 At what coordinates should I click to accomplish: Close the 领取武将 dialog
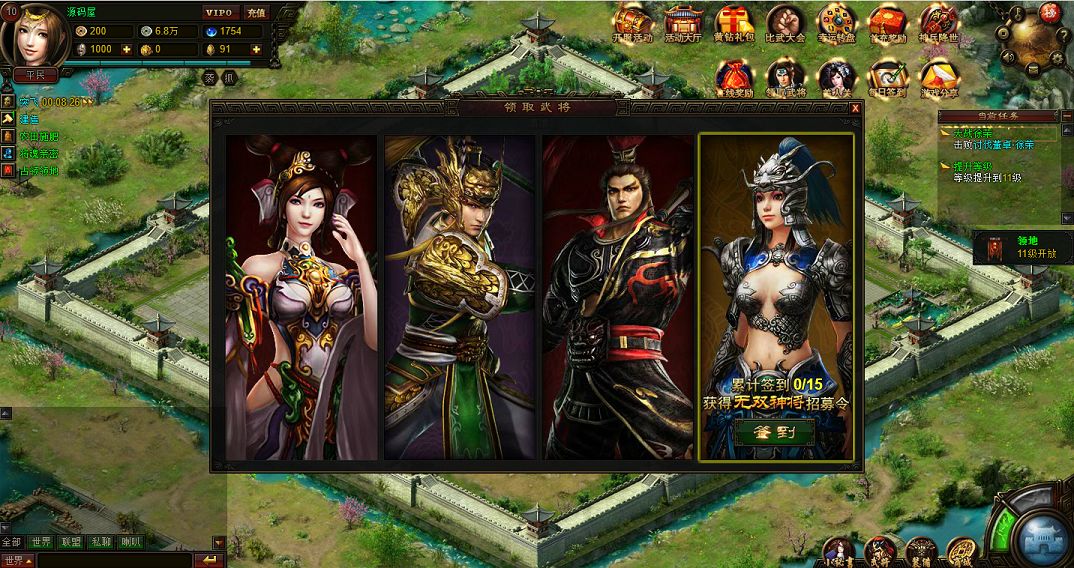[x=855, y=108]
